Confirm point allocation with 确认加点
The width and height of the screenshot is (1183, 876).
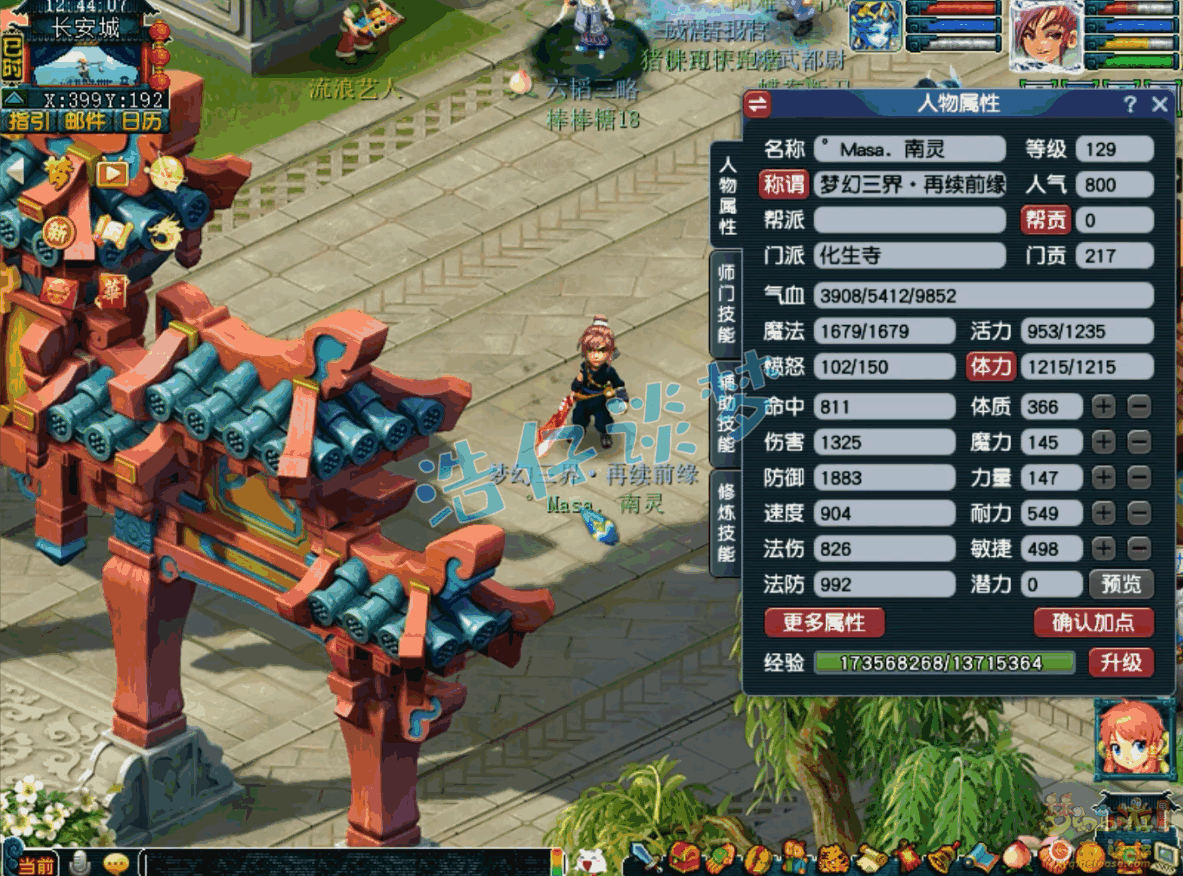point(1092,623)
